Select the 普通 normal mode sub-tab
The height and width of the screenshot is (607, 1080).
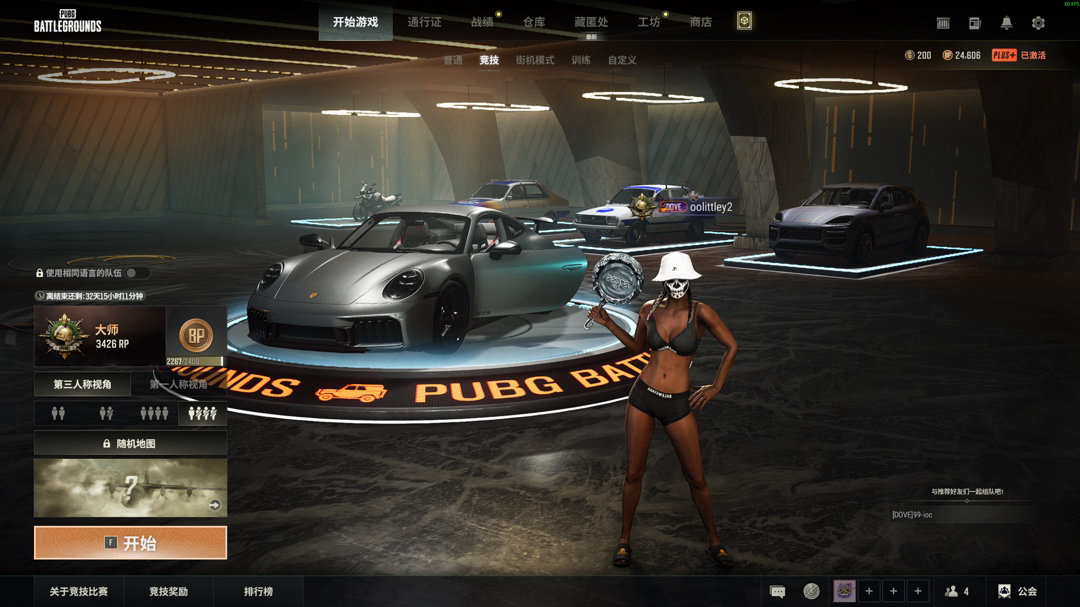453,60
